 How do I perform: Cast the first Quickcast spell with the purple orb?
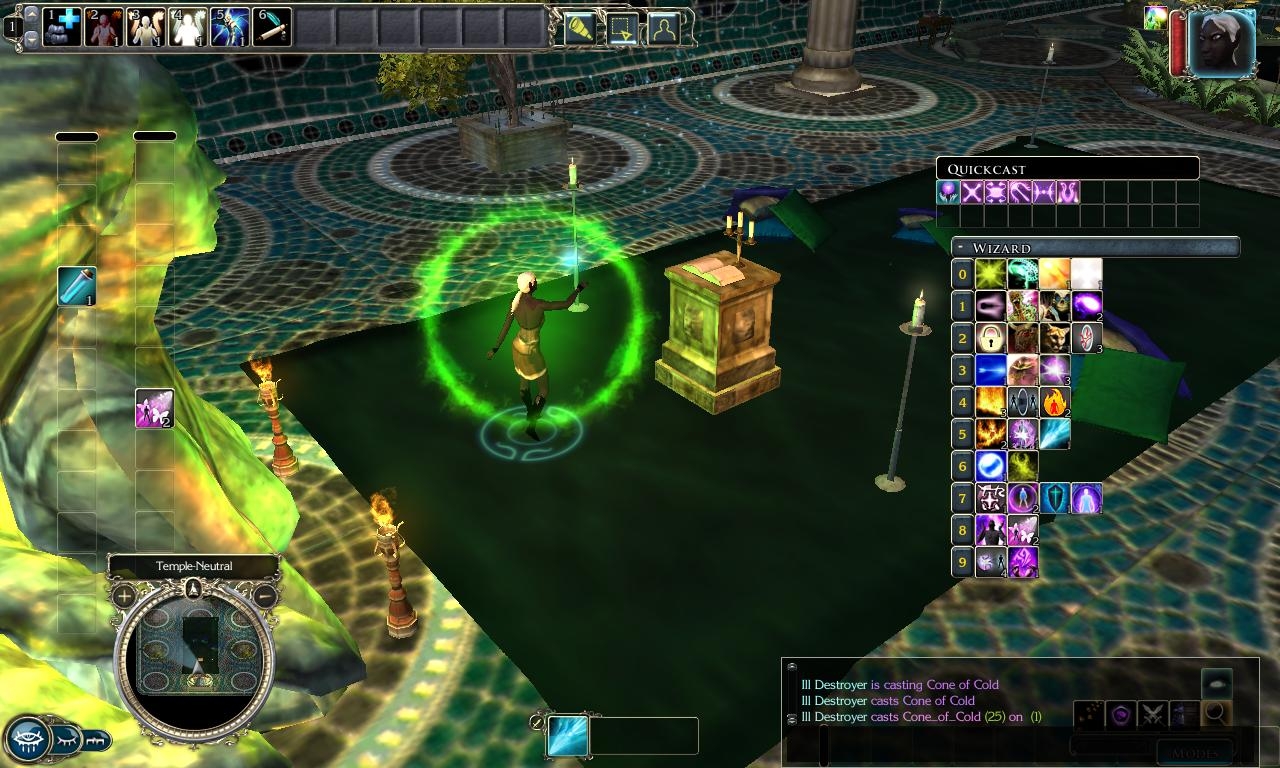coord(948,192)
